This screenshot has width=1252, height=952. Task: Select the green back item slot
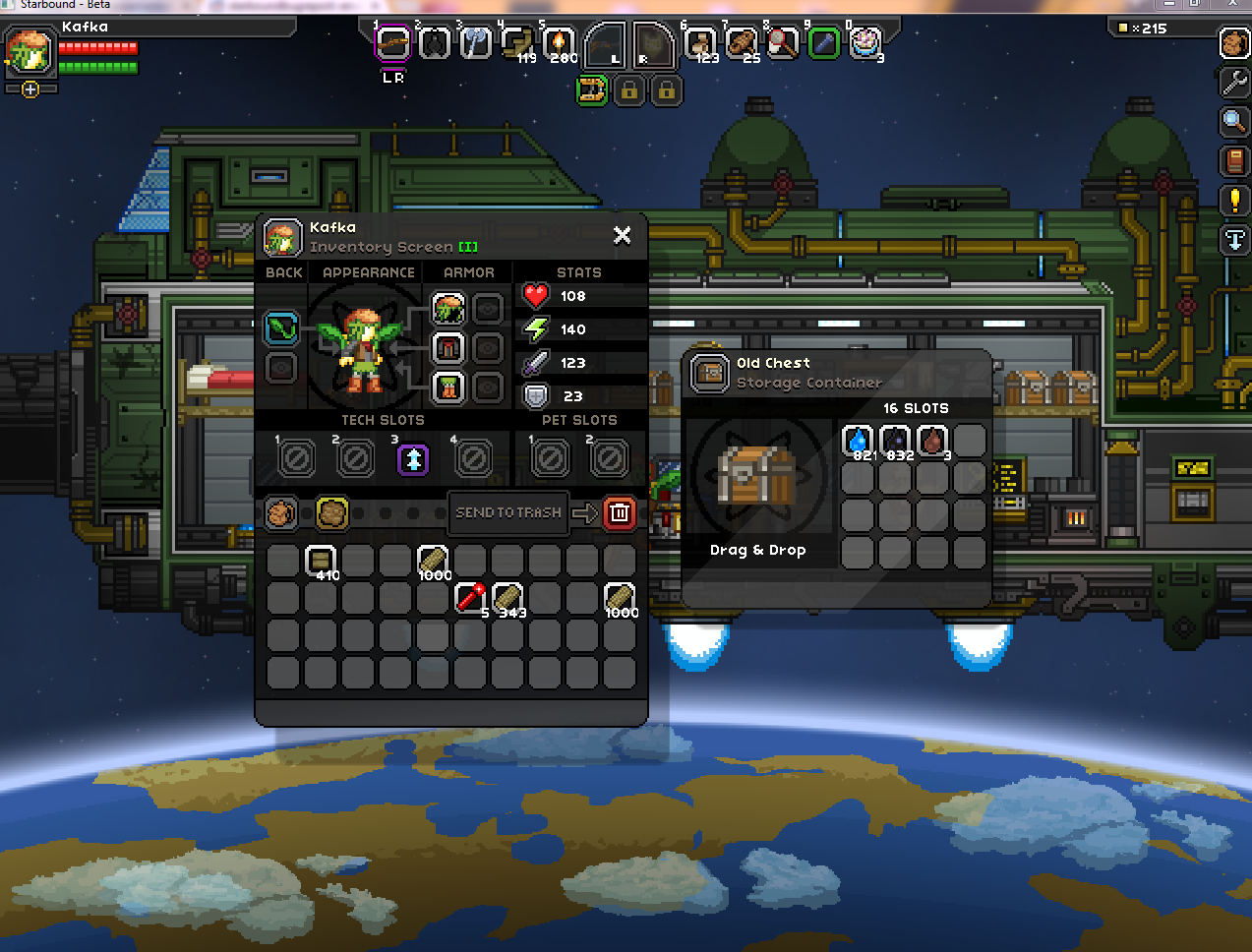281,327
